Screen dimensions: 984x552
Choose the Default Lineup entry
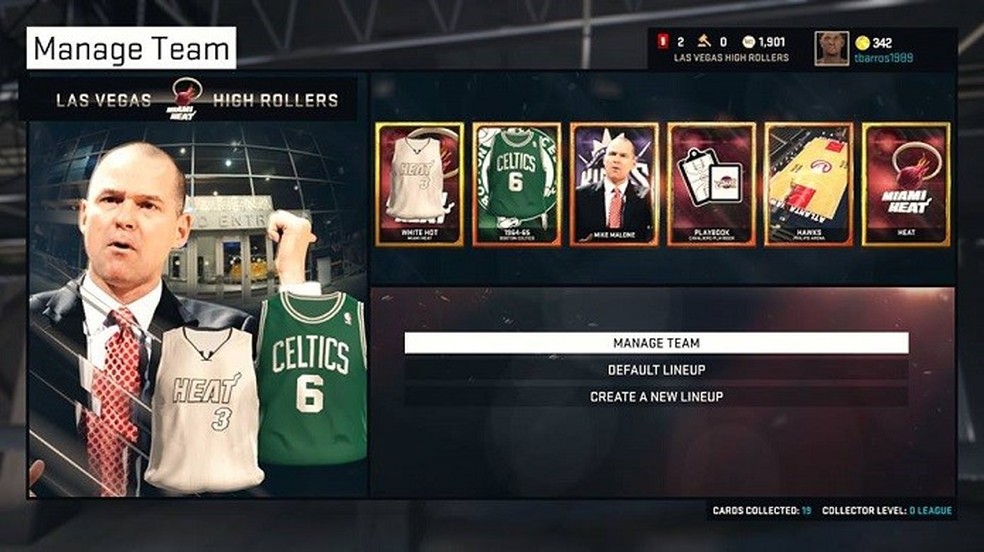click(656, 370)
